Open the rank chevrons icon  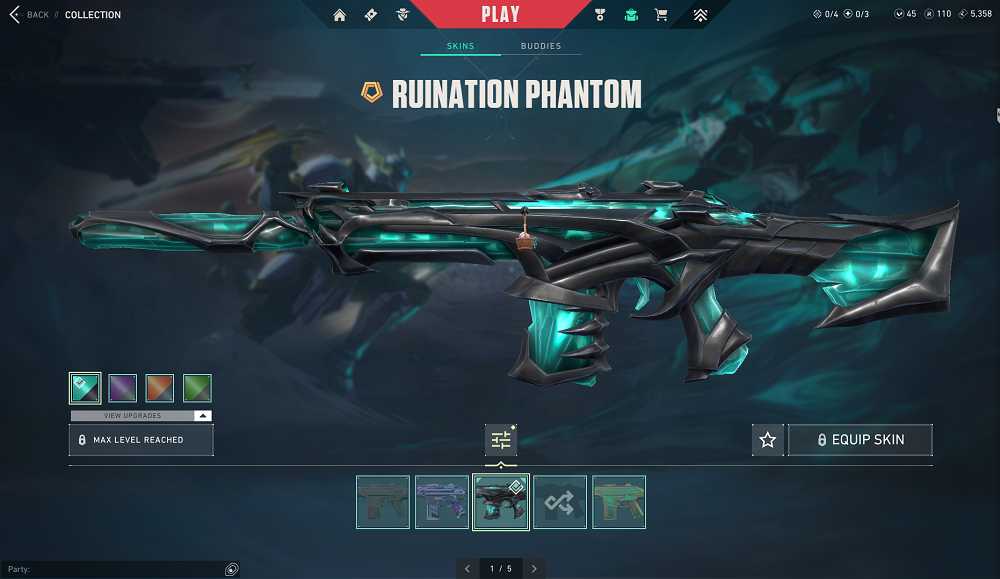tap(700, 15)
